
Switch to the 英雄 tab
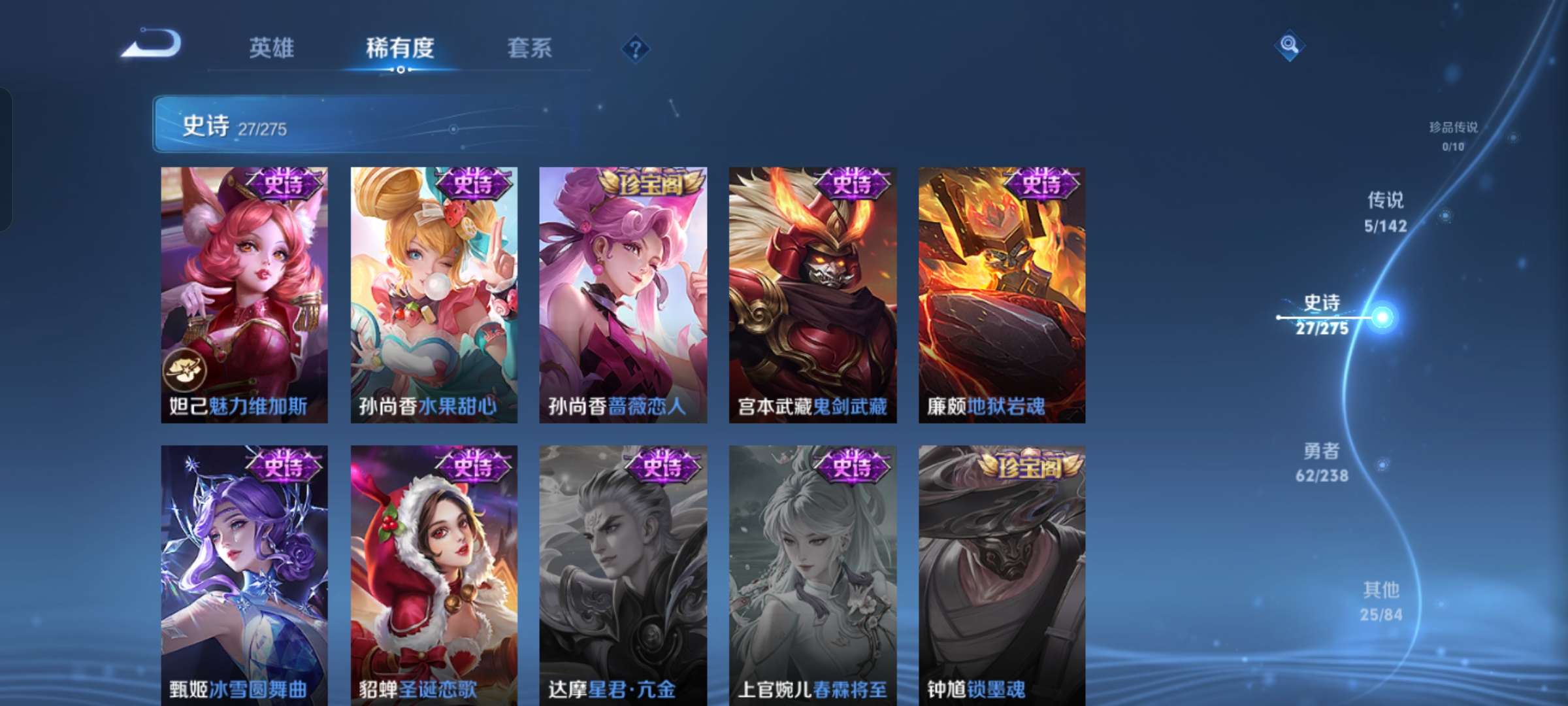(272, 47)
